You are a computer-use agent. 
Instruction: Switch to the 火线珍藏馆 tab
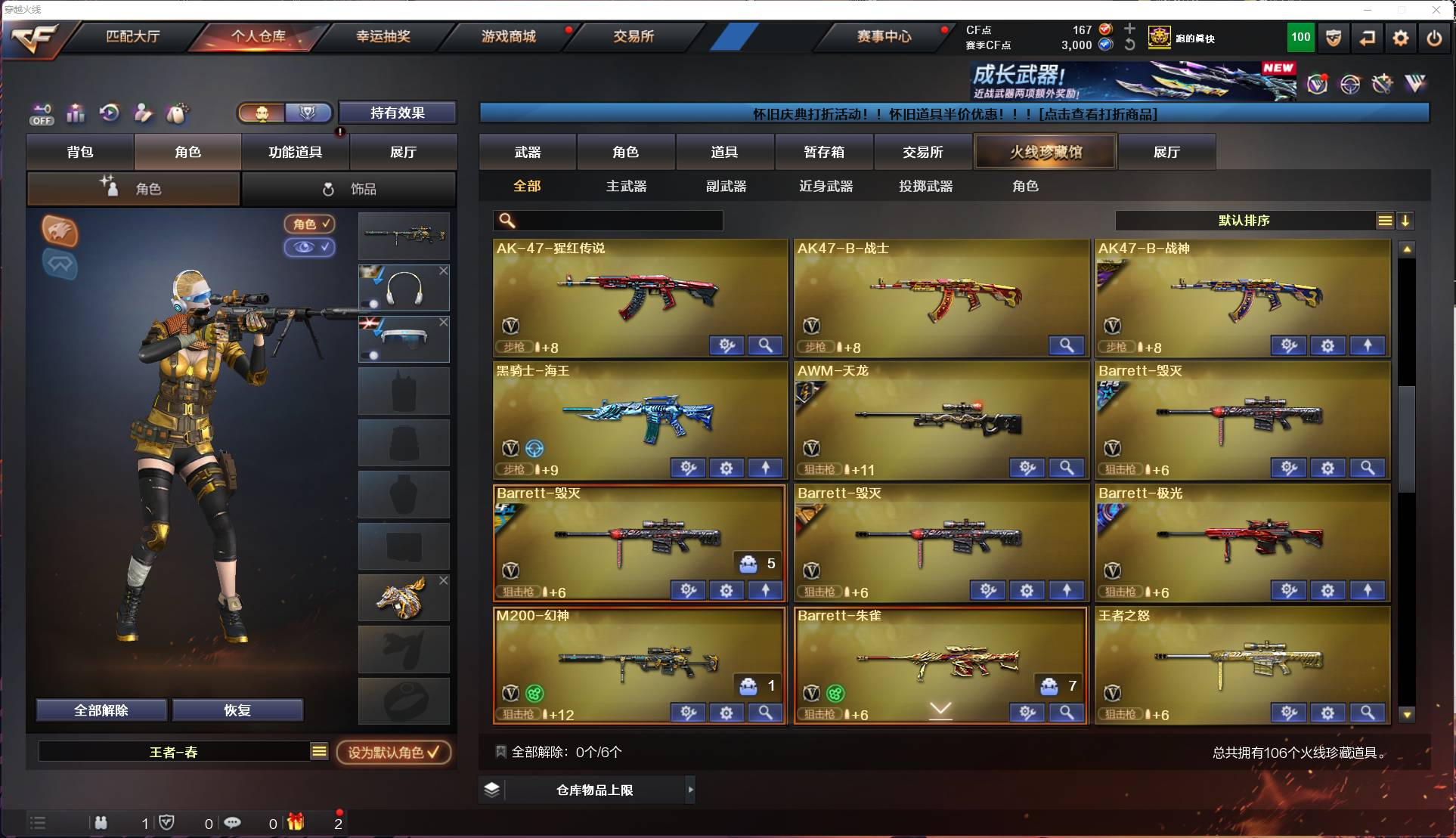click(1046, 151)
